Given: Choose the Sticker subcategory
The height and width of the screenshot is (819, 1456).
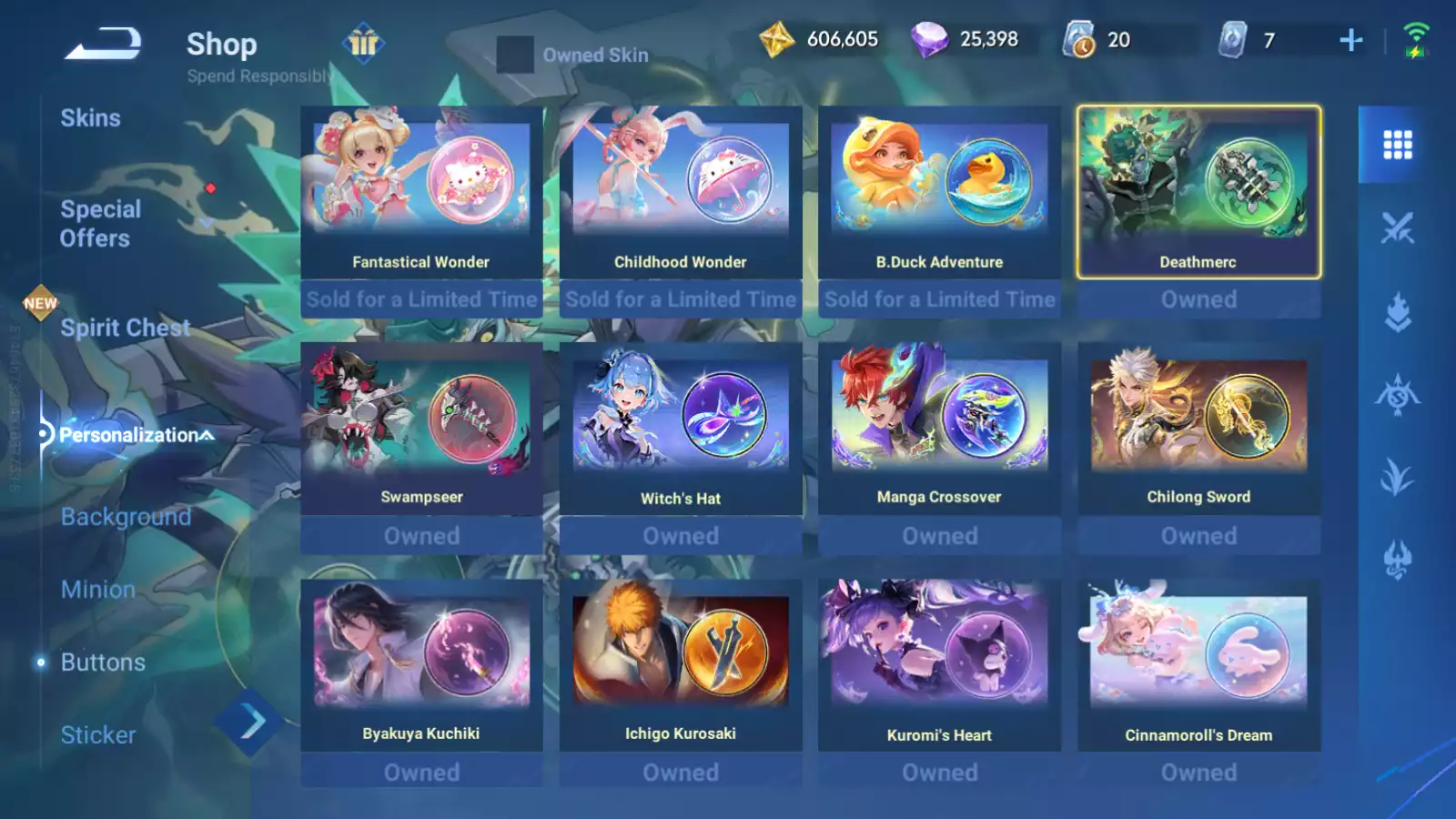Looking at the screenshot, I should pos(97,735).
